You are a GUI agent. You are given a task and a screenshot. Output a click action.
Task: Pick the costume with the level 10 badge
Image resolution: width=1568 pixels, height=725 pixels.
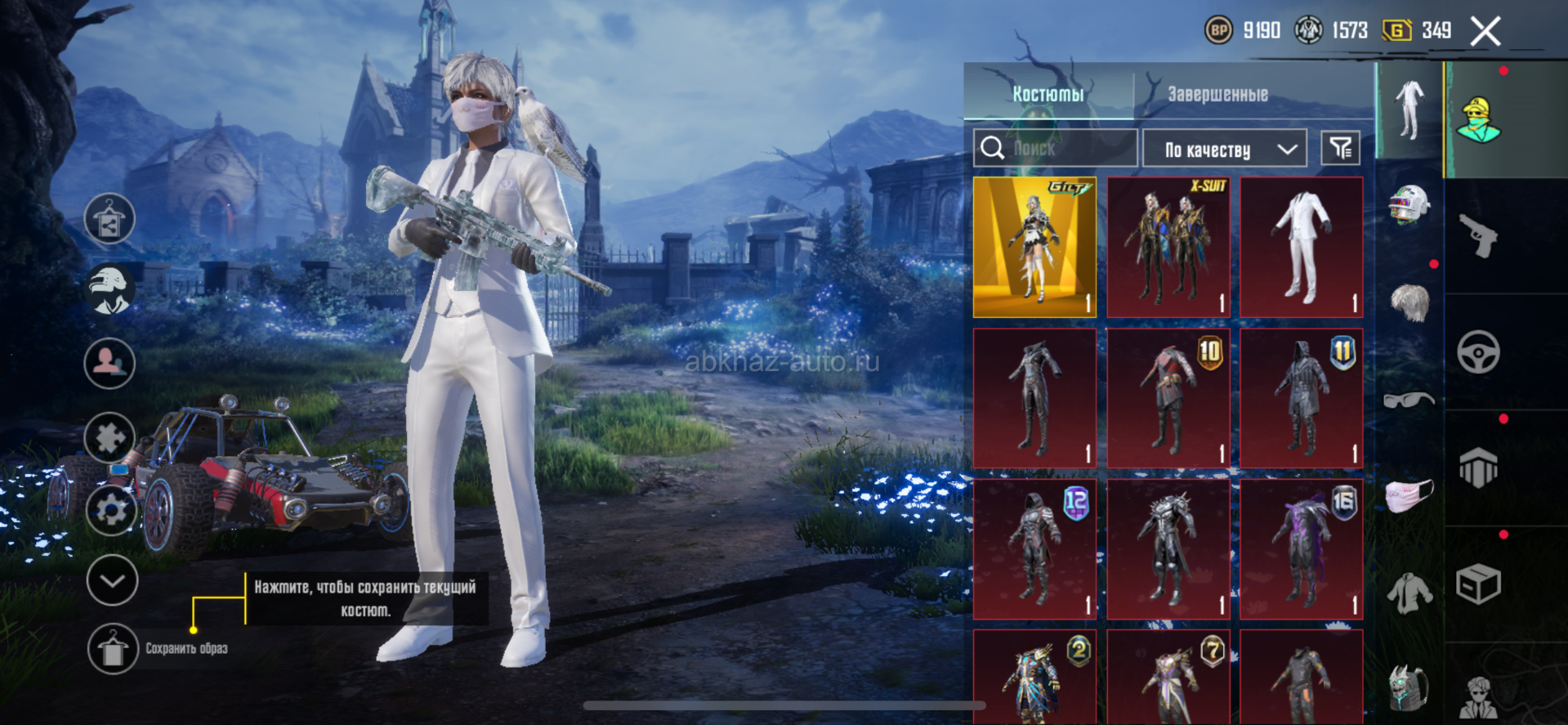click(1168, 399)
